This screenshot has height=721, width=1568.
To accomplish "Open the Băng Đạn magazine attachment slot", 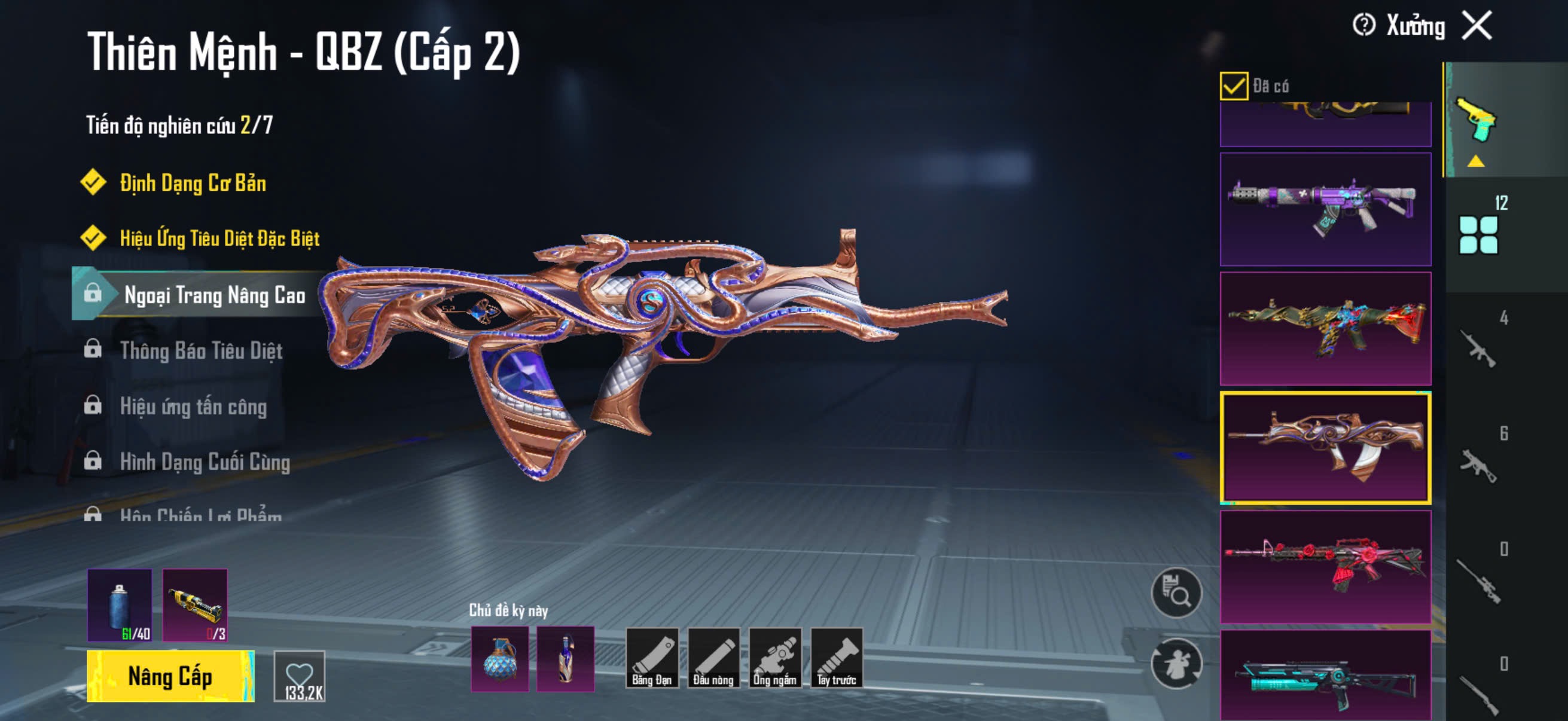I will pyautogui.click(x=651, y=657).
